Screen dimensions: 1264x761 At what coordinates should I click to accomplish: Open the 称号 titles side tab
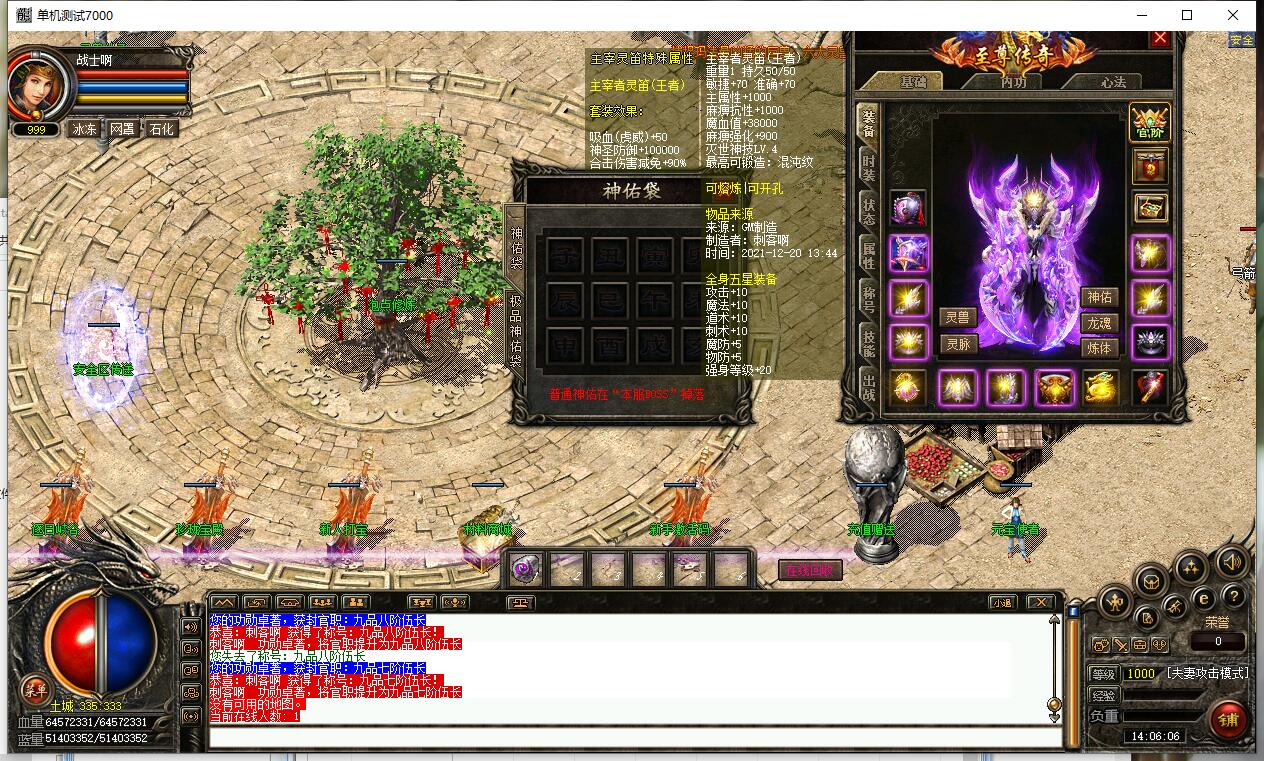coord(868,297)
